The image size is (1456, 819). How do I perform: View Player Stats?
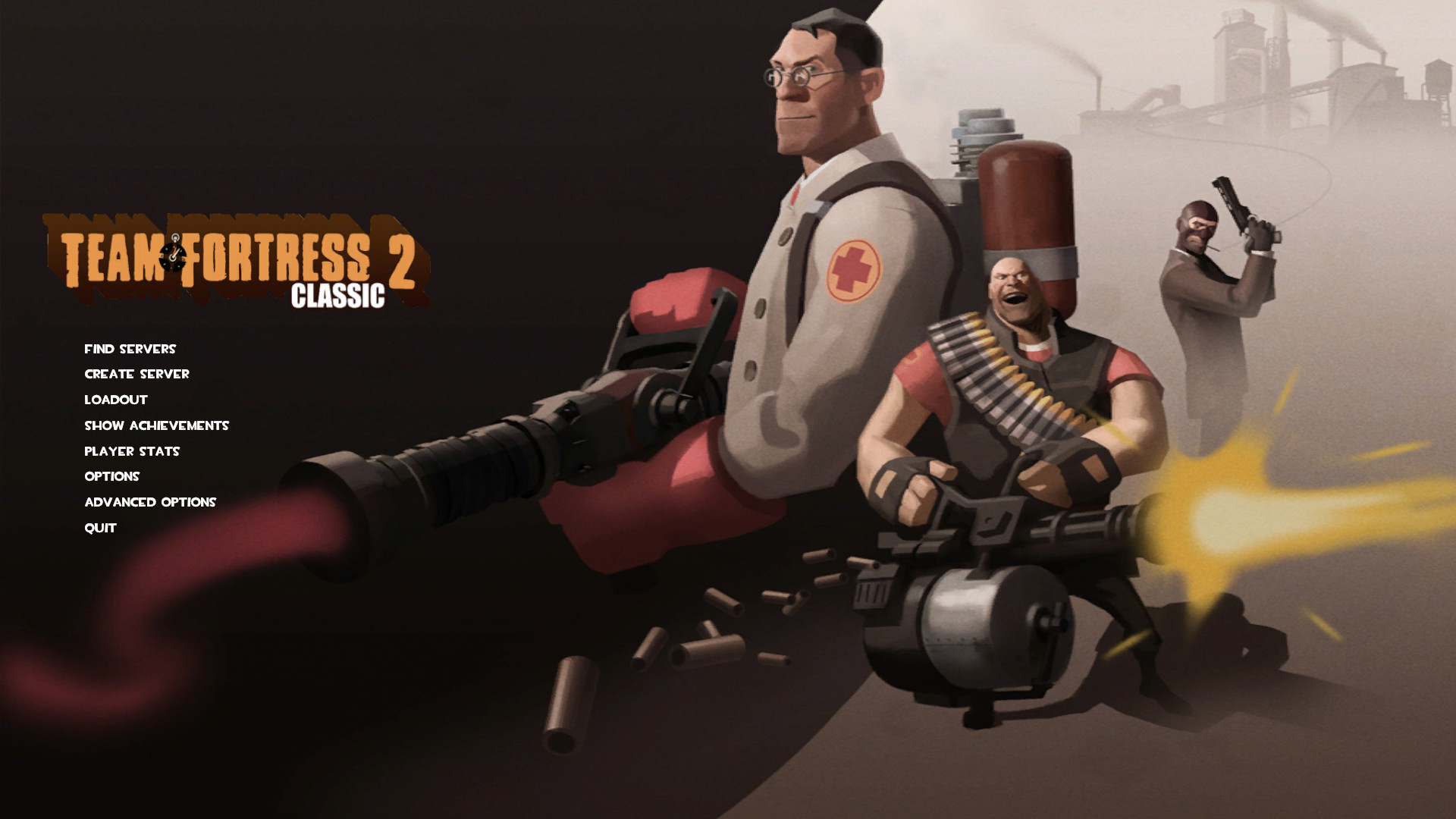click(132, 451)
